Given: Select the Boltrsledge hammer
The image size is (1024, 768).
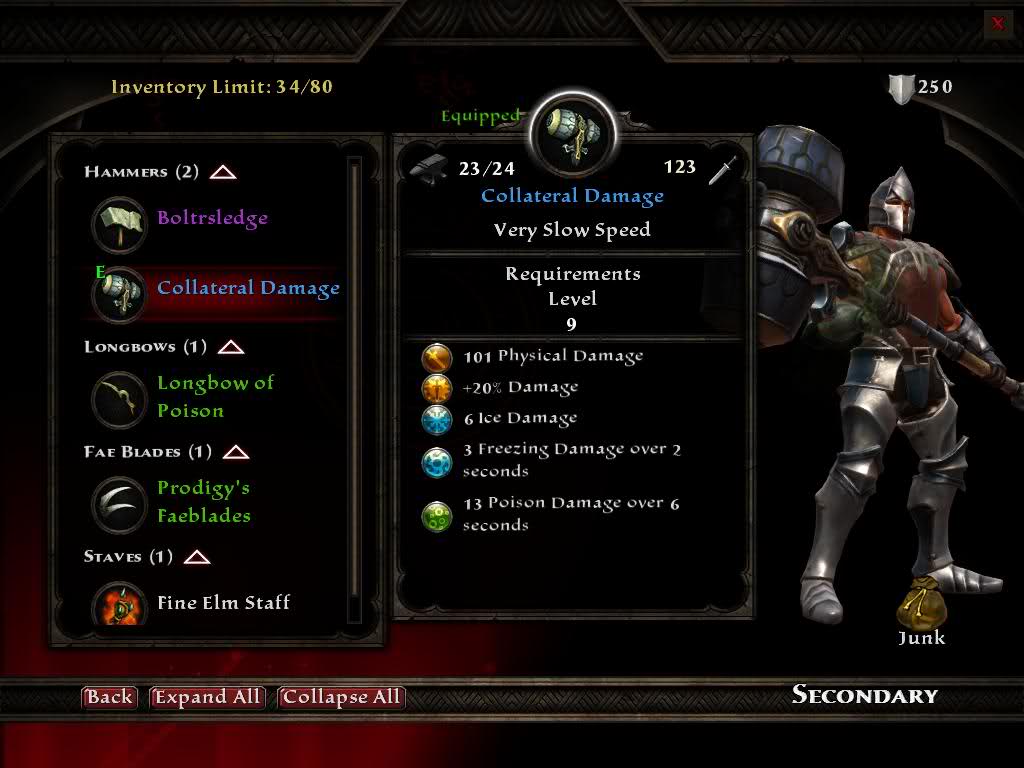Looking at the screenshot, I should pyautogui.click(x=212, y=218).
